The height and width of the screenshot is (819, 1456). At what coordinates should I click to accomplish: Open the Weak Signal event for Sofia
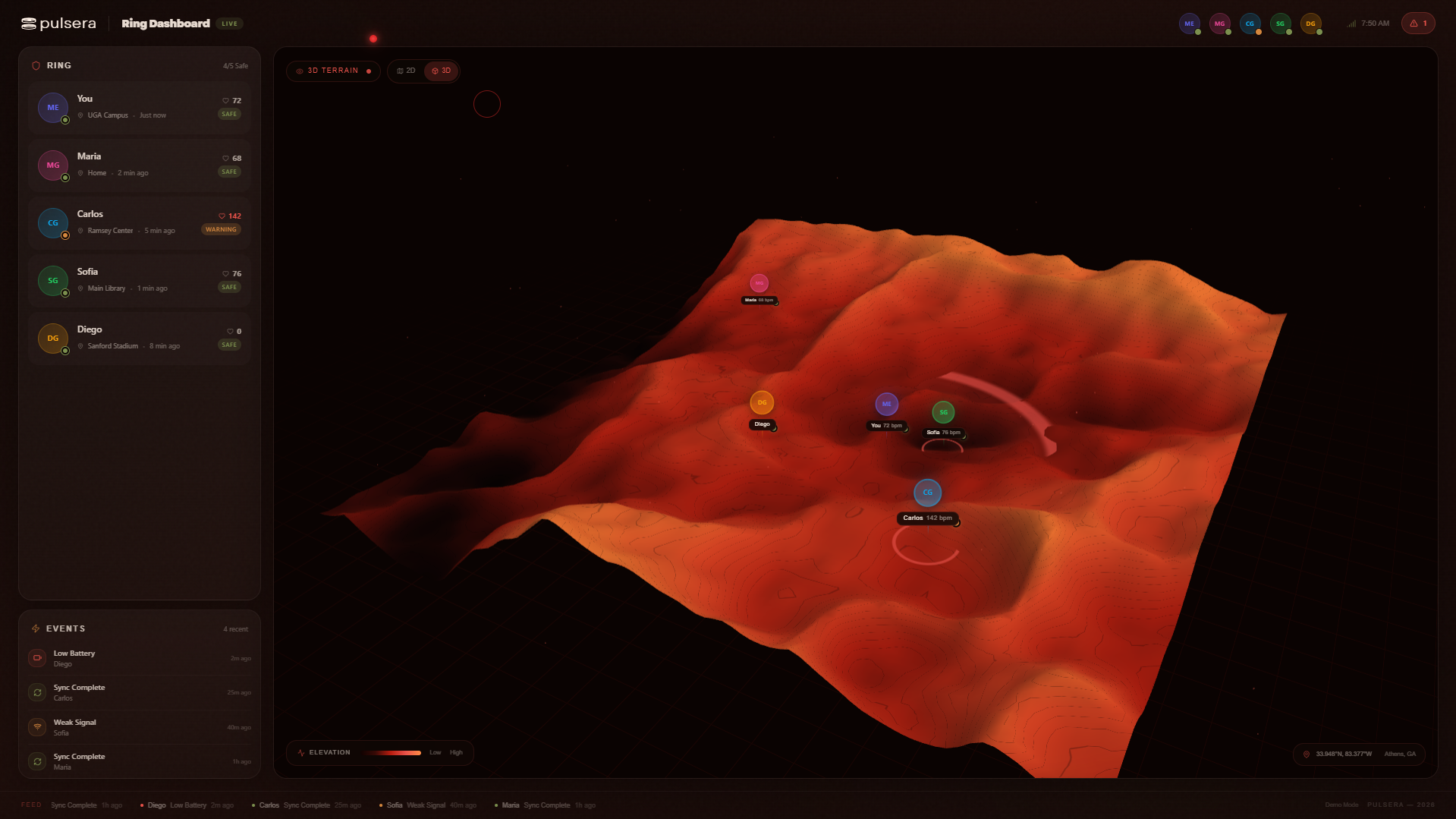(x=140, y=727)
